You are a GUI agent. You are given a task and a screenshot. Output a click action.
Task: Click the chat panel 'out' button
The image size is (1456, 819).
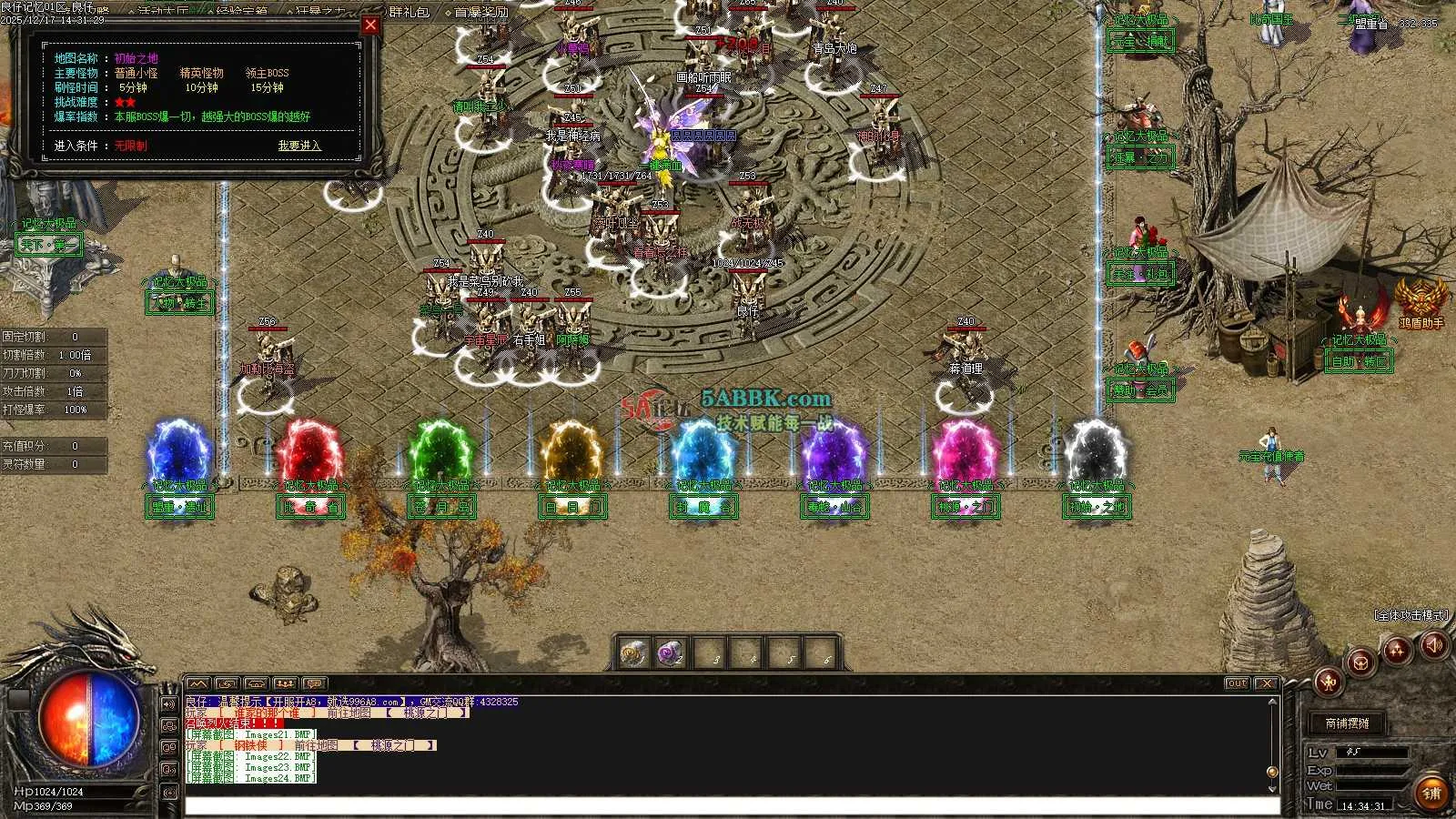(1236, 683)
